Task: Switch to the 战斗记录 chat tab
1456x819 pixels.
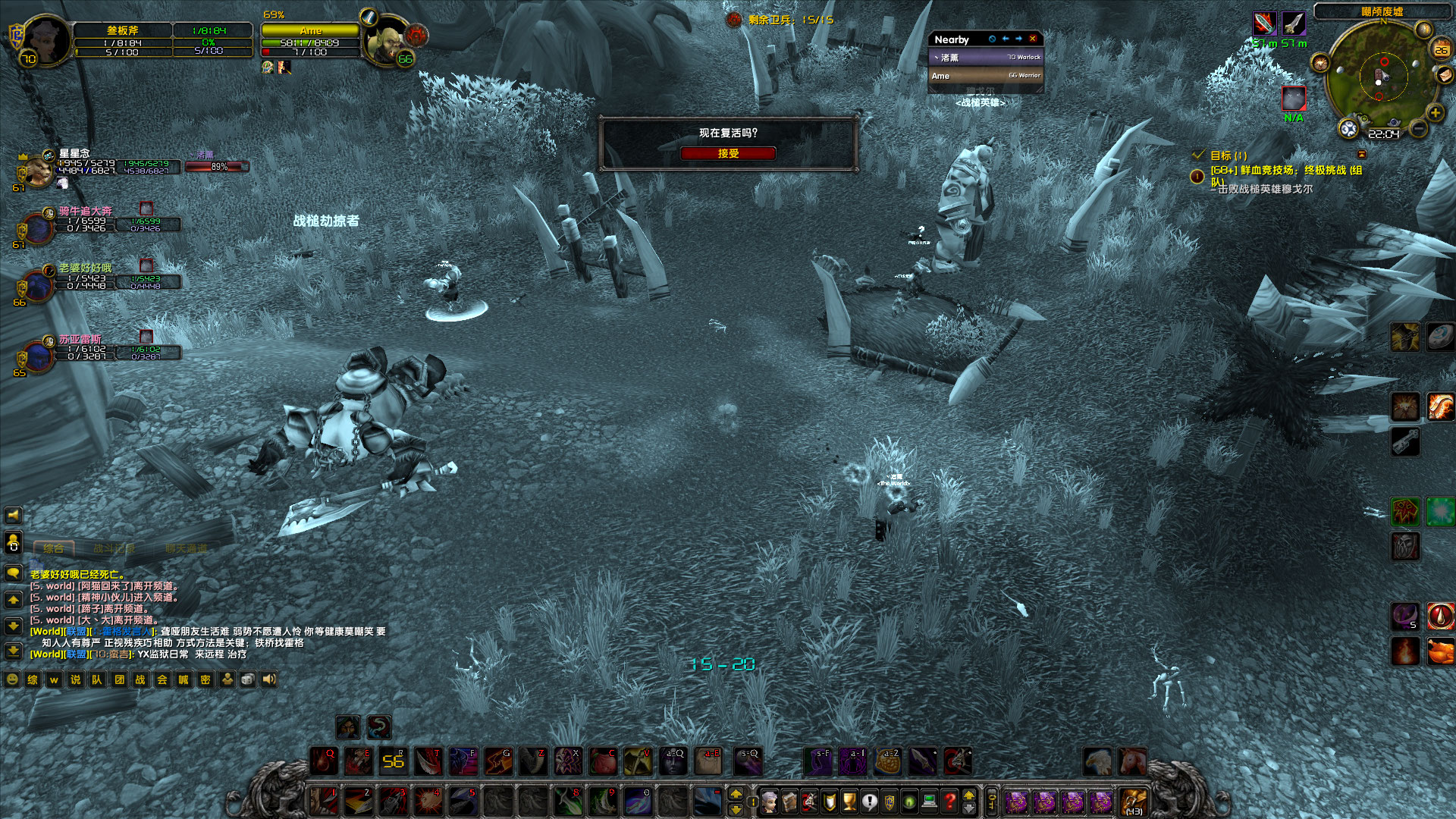Action: (x=115, y=548)
